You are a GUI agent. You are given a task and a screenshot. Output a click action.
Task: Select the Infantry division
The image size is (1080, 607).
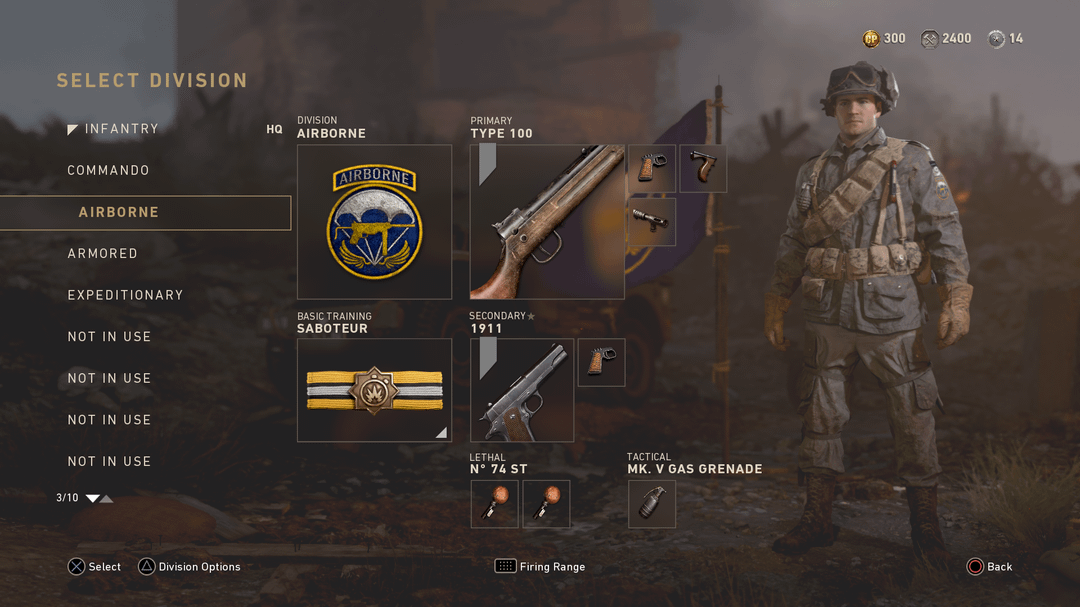tap(121, 129)
